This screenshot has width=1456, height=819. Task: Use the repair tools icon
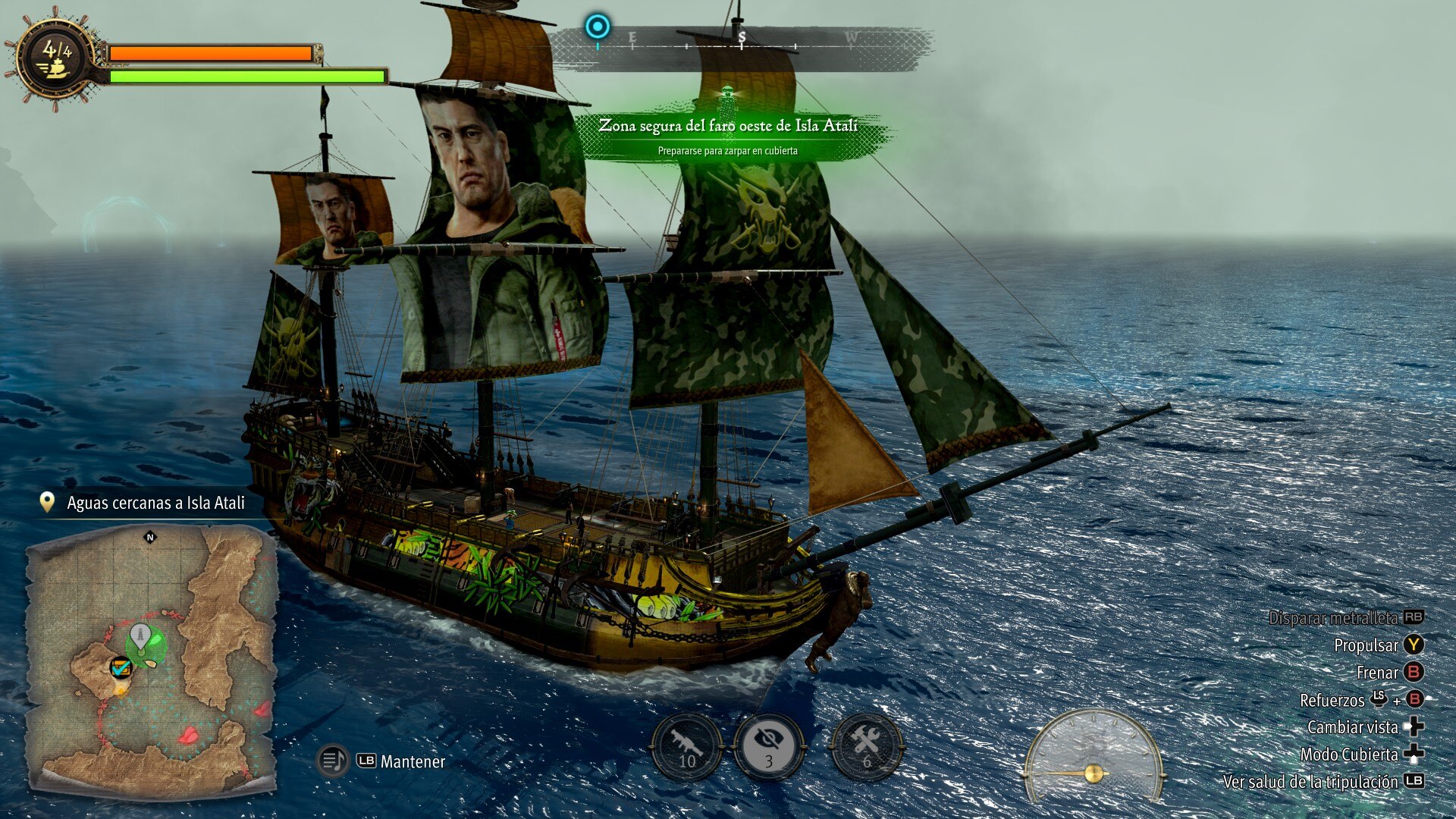(x=867, y=745)
